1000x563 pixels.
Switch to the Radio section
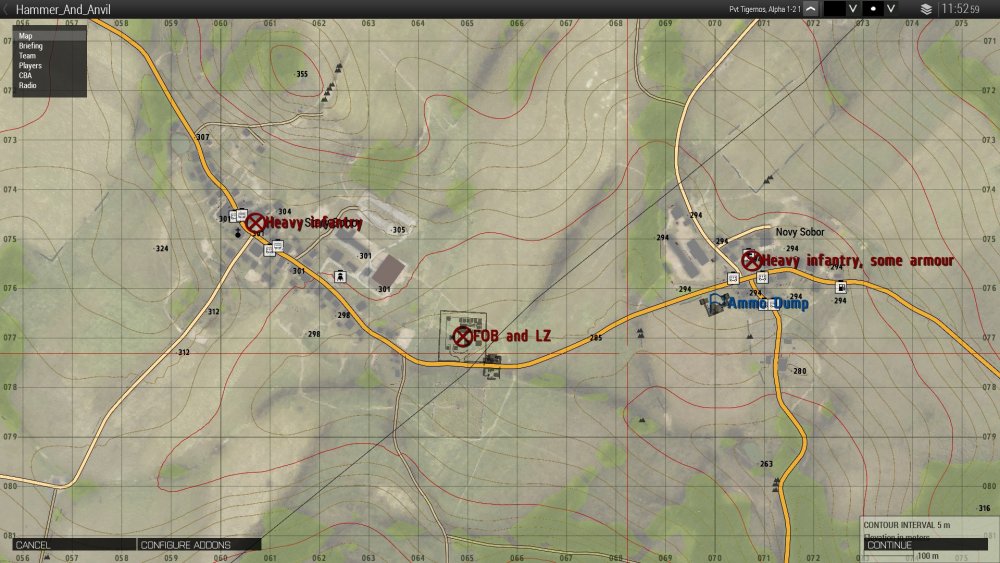point(28,86)
